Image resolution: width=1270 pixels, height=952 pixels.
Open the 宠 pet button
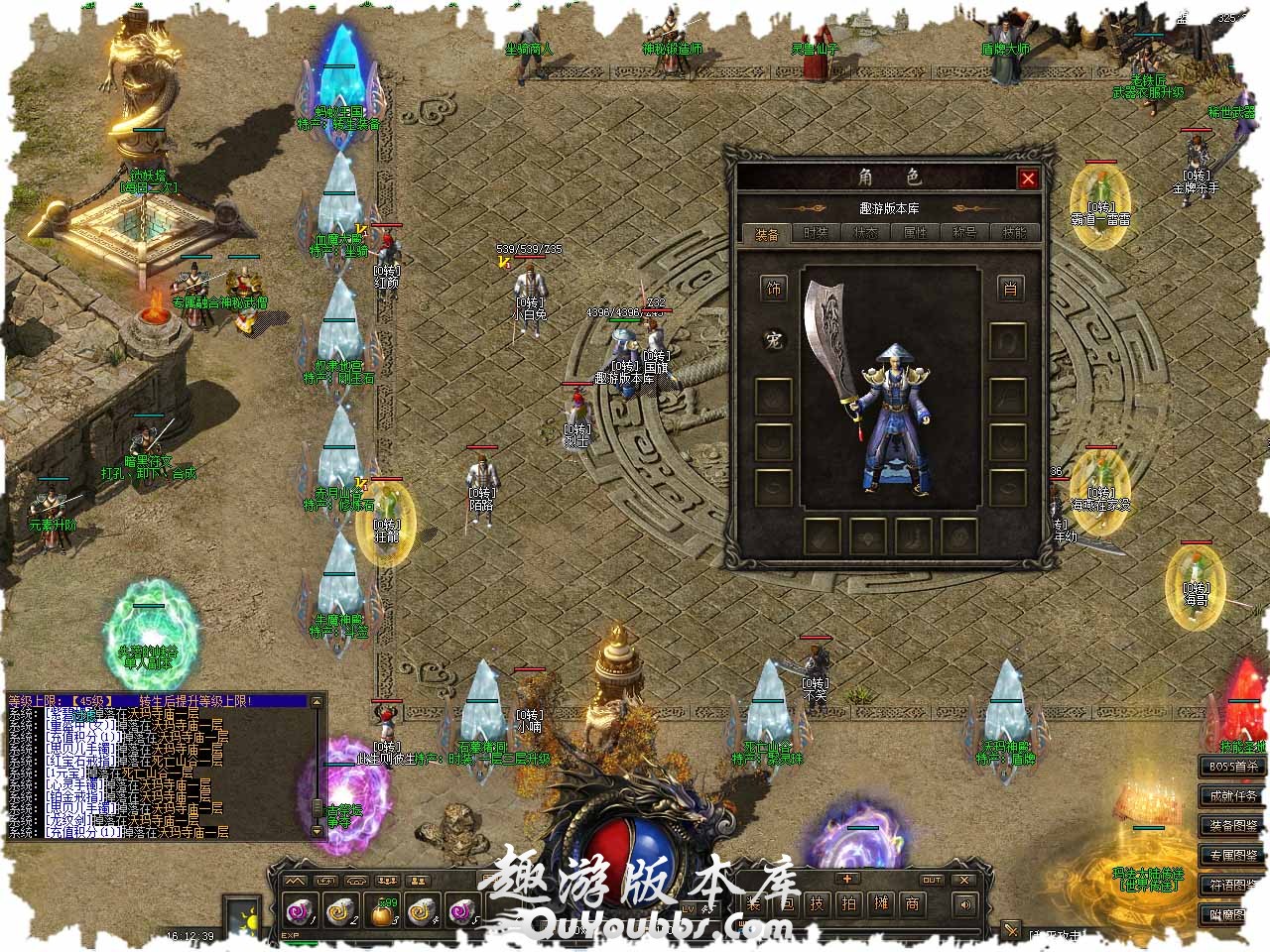(774, 340)
